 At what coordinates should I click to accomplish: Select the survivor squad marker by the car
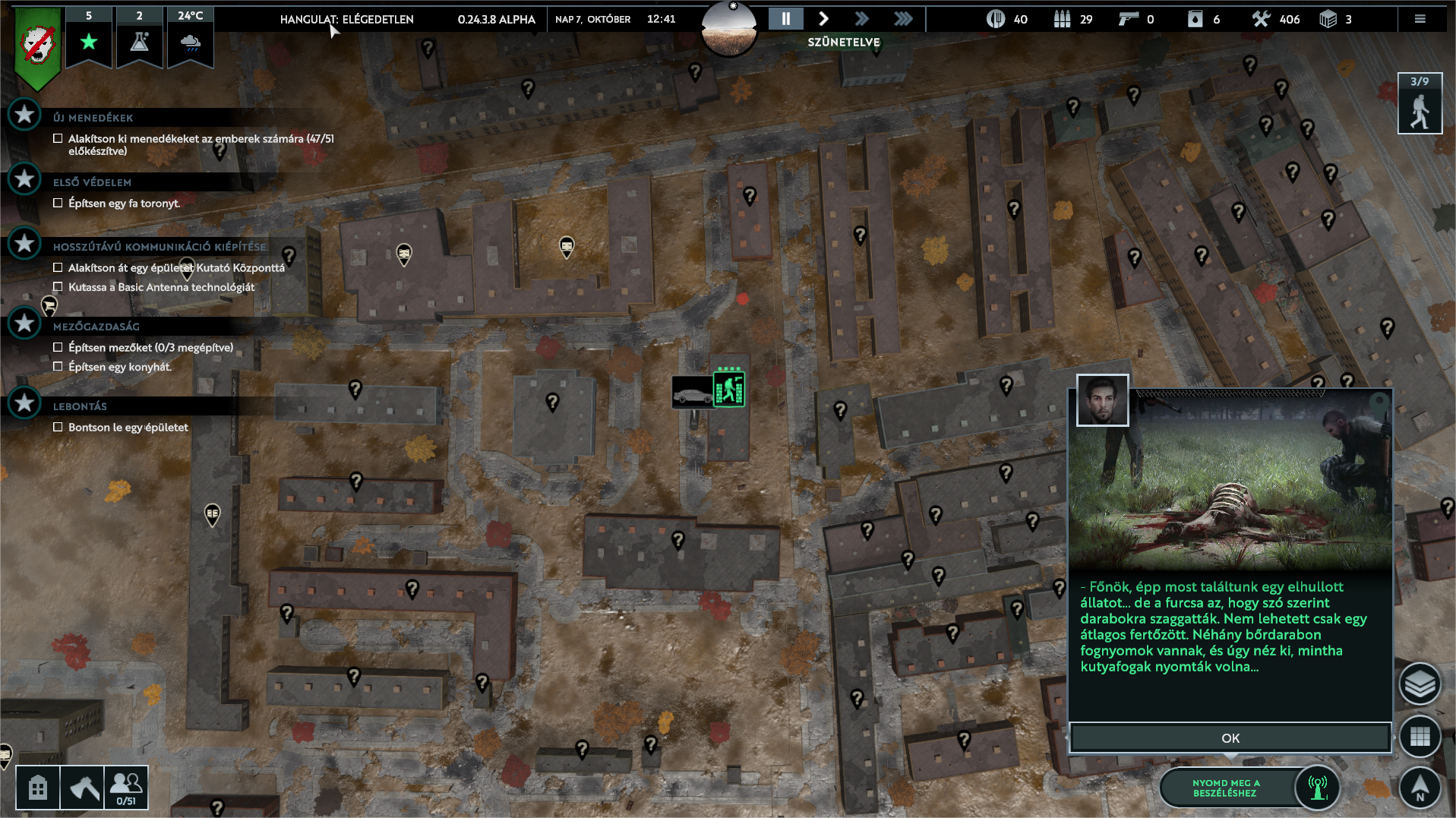[728, 390]
